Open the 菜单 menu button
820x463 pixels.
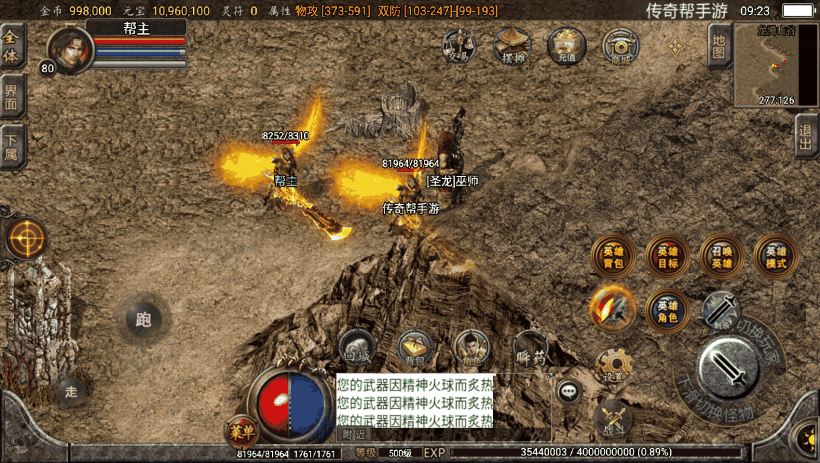240,428
